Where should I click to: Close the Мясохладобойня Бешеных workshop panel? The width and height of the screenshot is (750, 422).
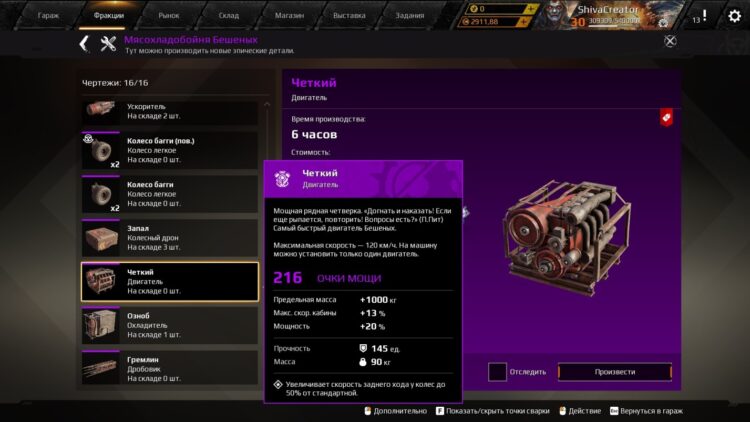[670, 41]
